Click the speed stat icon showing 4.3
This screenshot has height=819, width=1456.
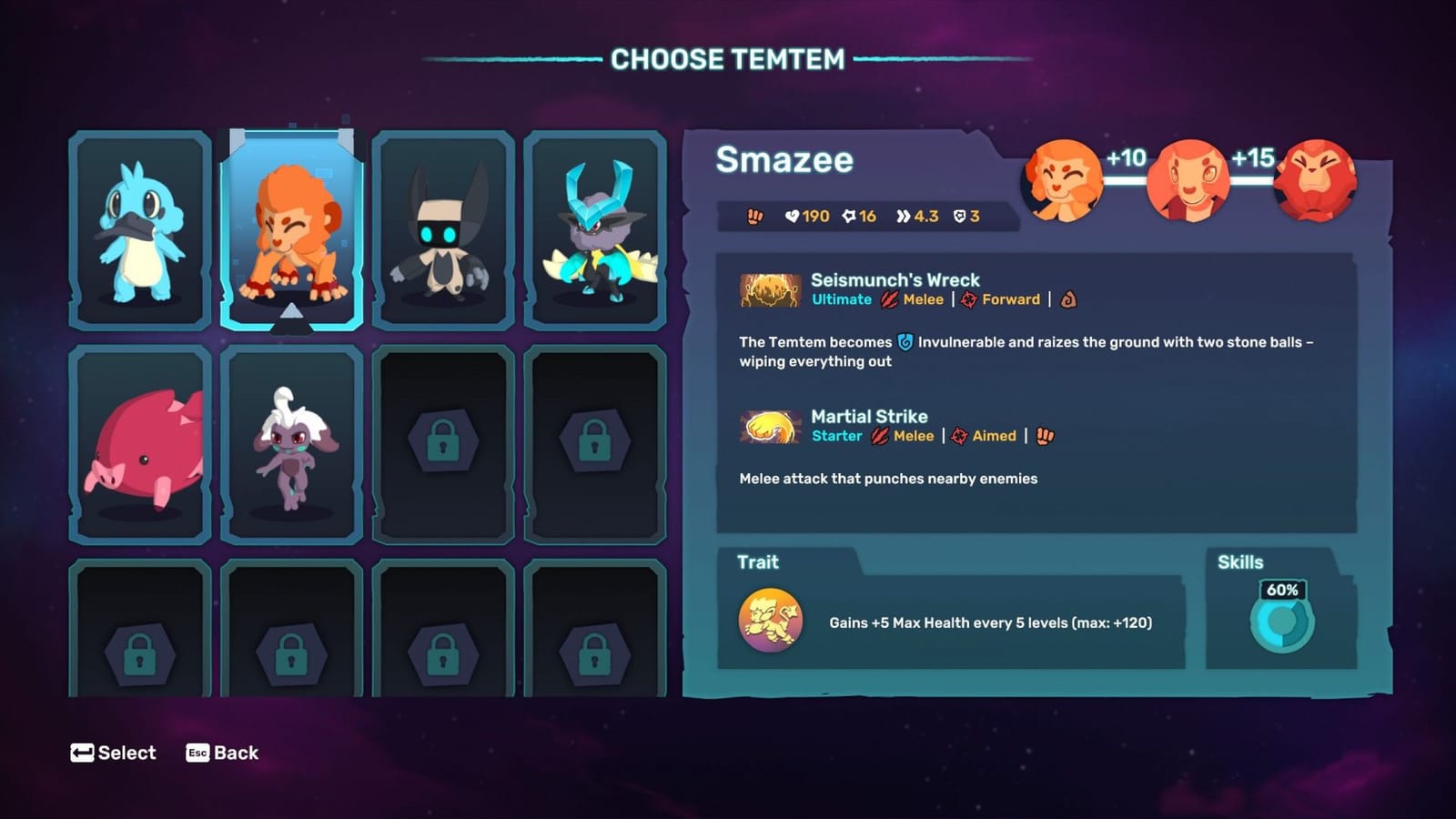click(x=902, y=217)
